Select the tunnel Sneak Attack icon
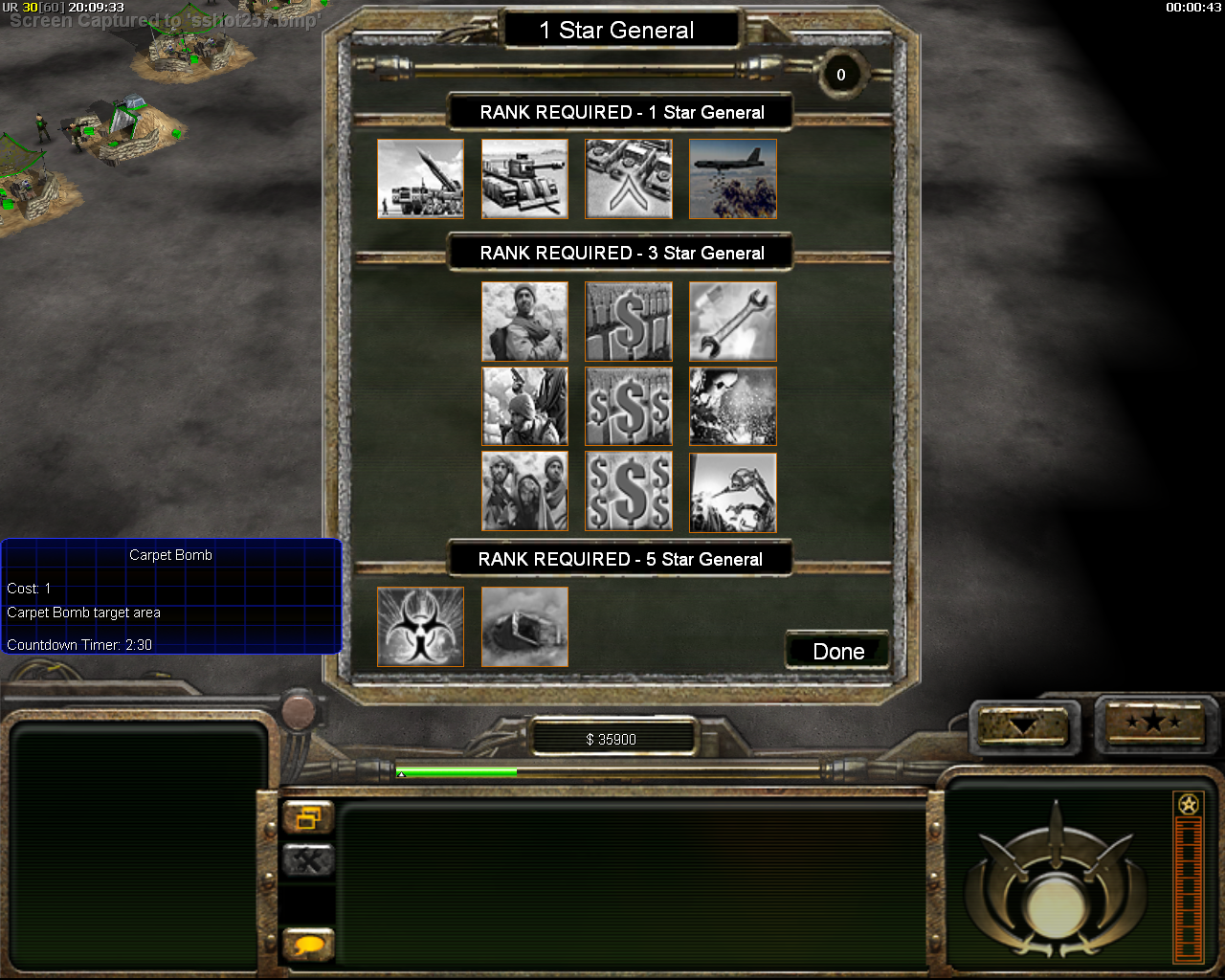The image size is (1225, 980). [524, 627]
